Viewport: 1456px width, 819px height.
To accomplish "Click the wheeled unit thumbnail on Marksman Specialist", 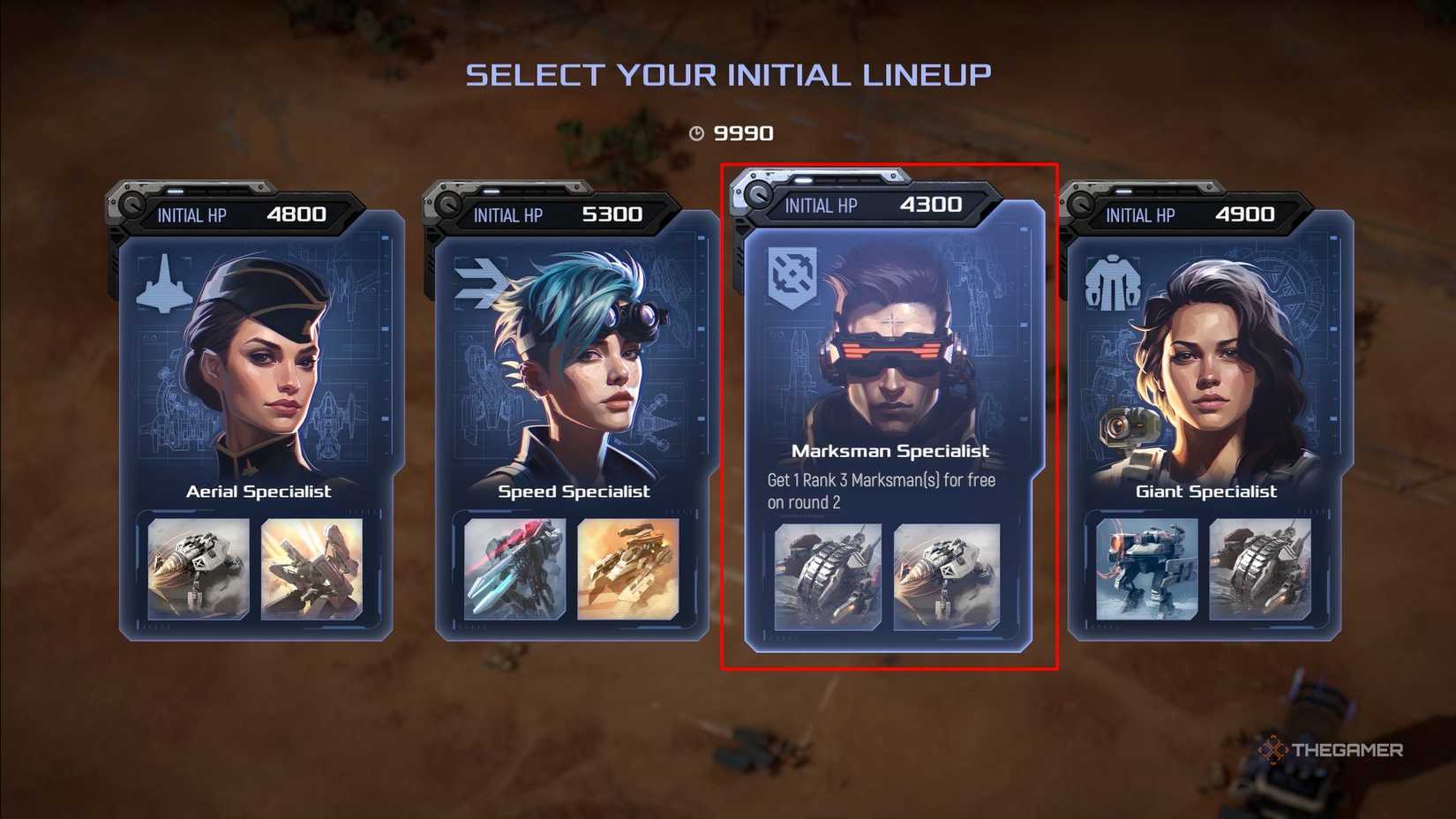I will coord(828,576).
